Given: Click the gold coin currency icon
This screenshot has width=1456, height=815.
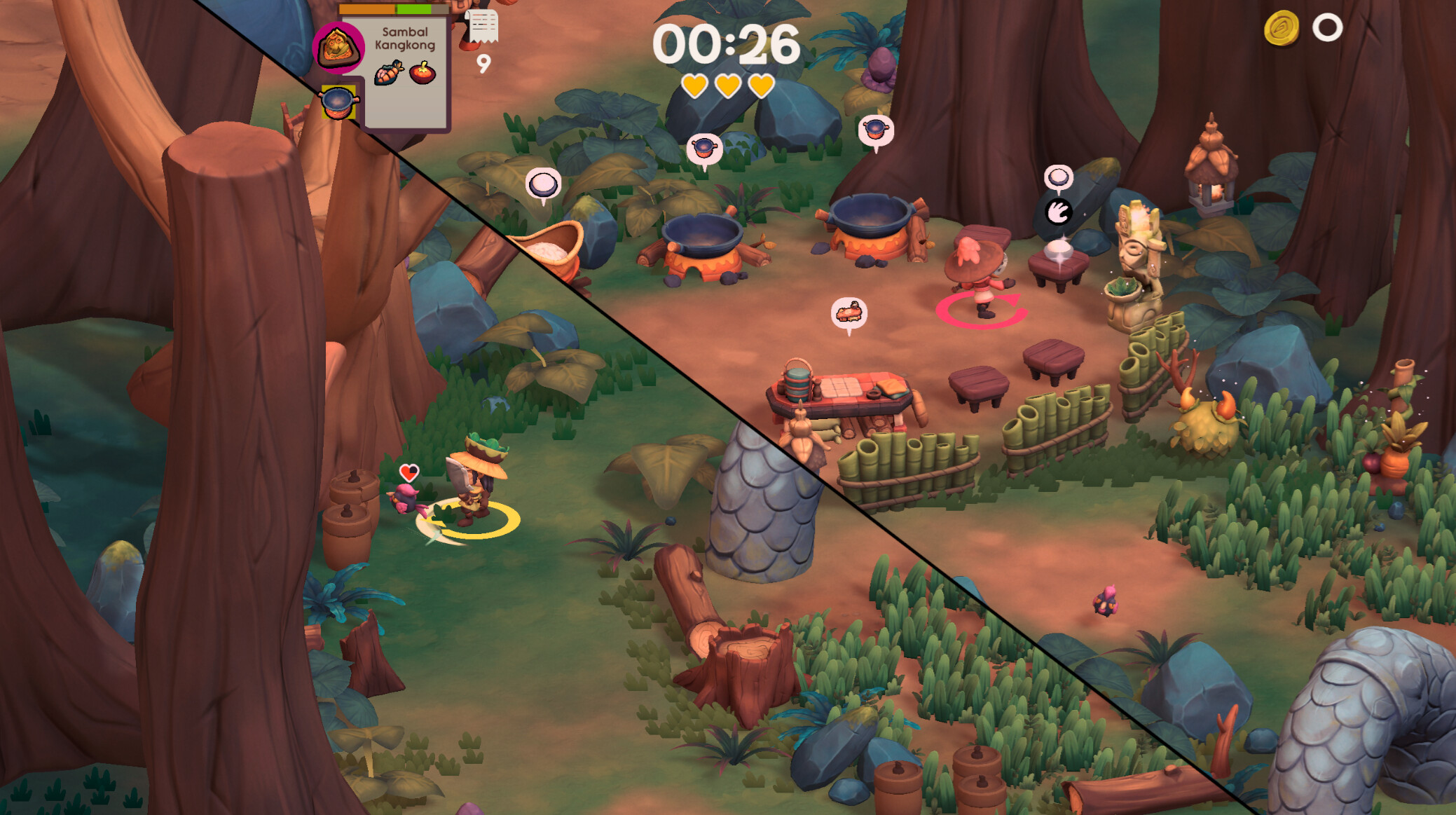Looking at the screenshot, I should tap(1282, 29).
